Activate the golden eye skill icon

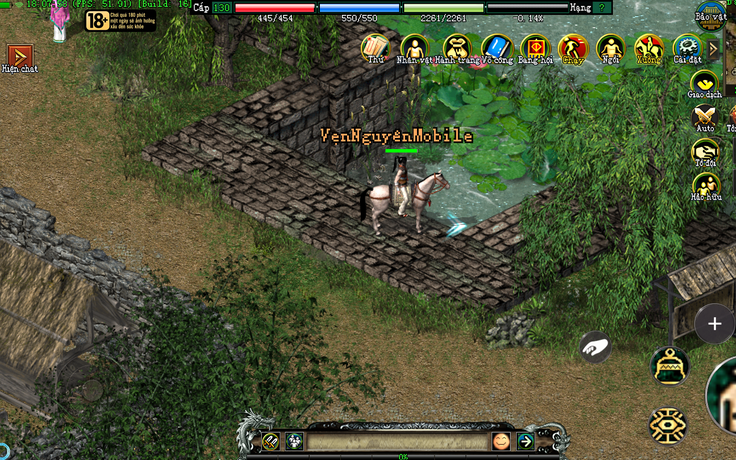(x=667, y=426)
